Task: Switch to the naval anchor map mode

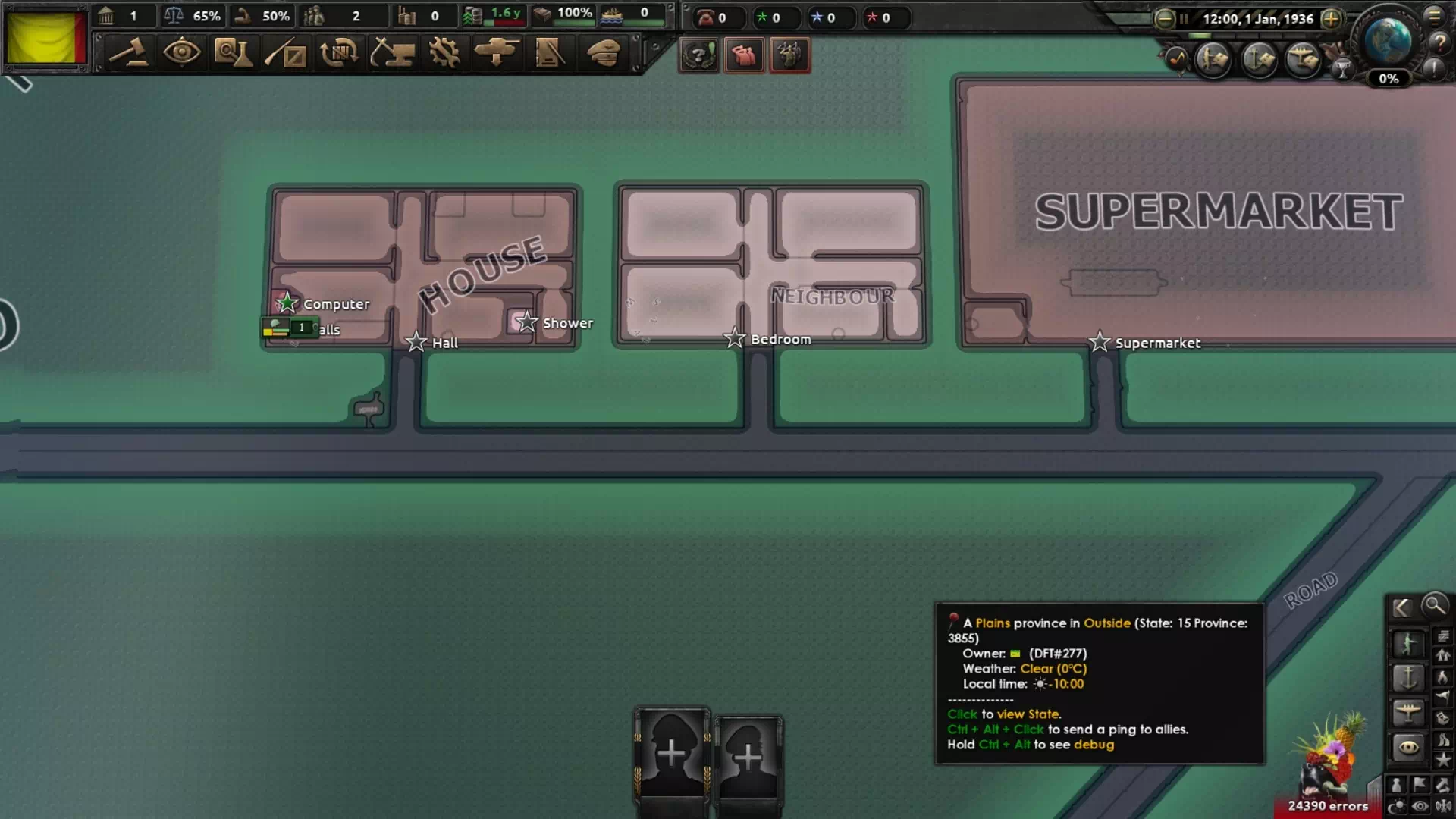Action: click(x=1407, y=677)
